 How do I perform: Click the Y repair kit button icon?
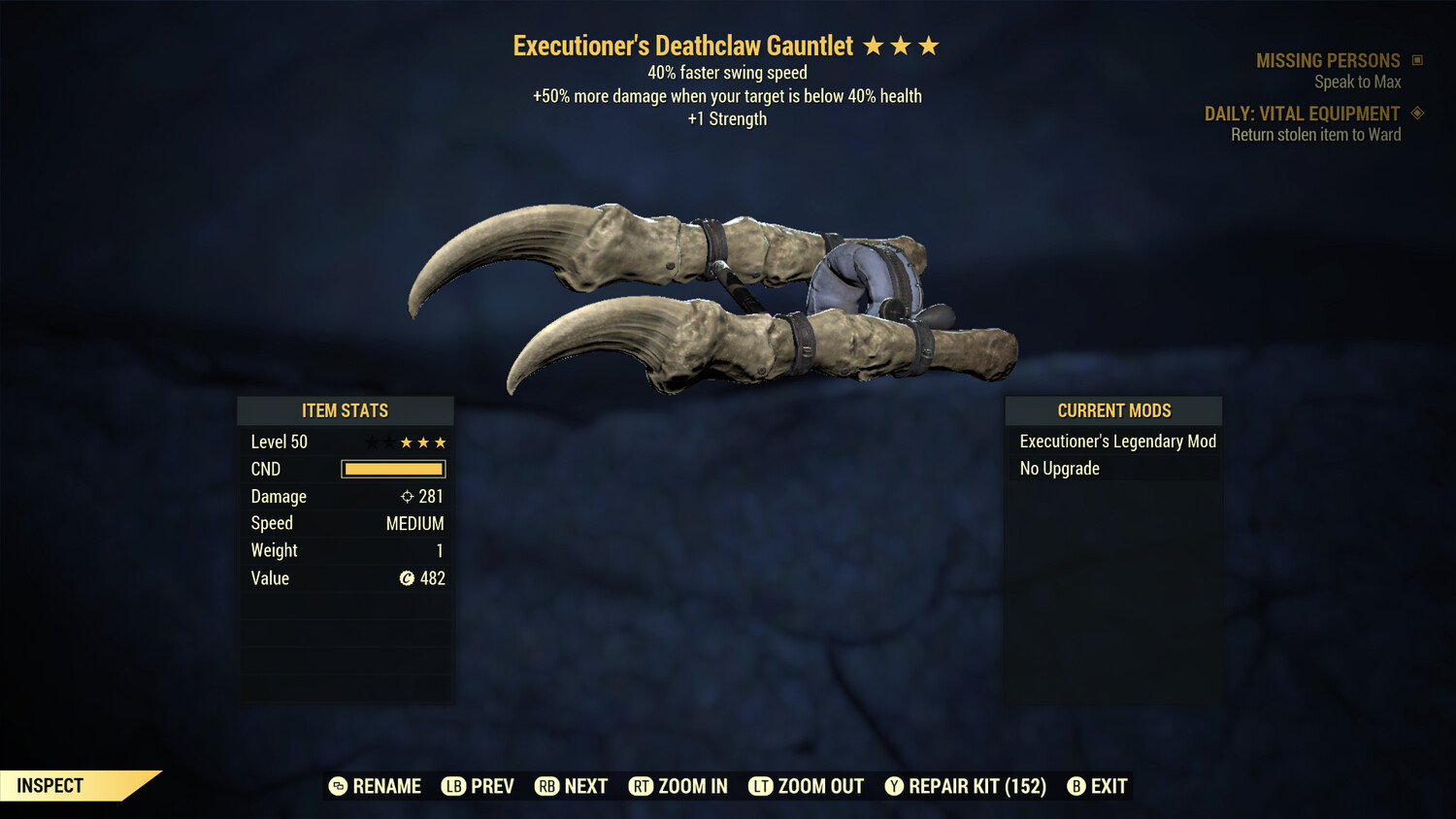click(x=894, y=786)
